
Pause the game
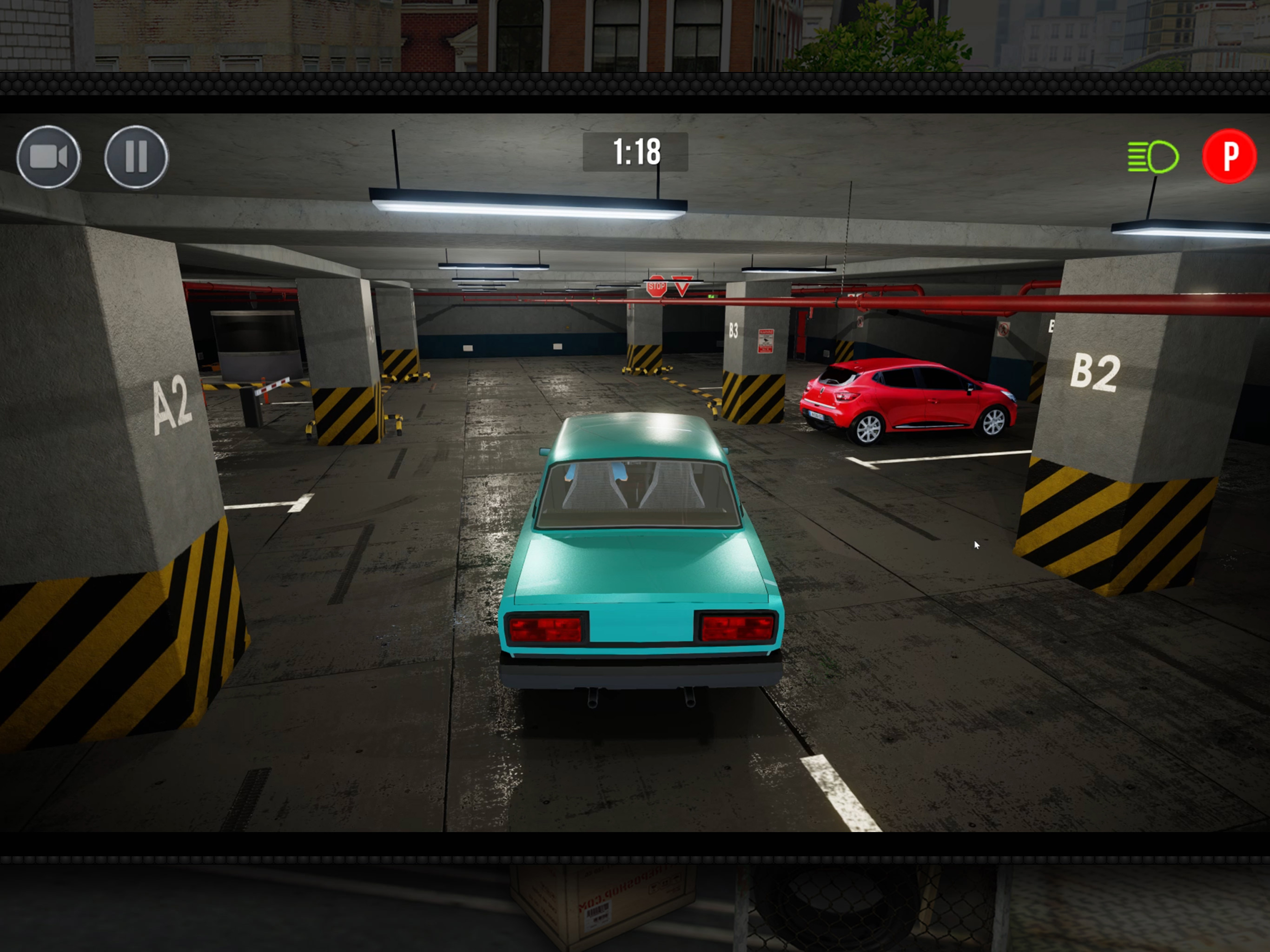pyautogui.click(x=137, y=157)
